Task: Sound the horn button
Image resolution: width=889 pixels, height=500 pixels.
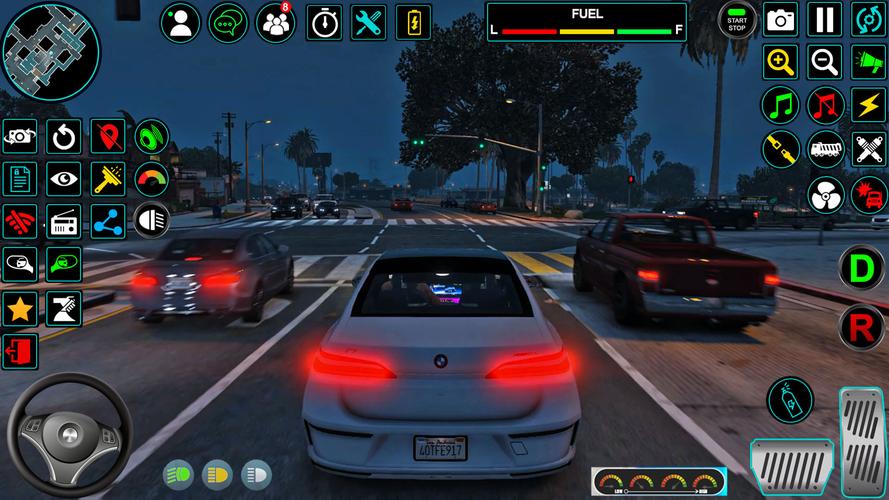Action: 868,62
